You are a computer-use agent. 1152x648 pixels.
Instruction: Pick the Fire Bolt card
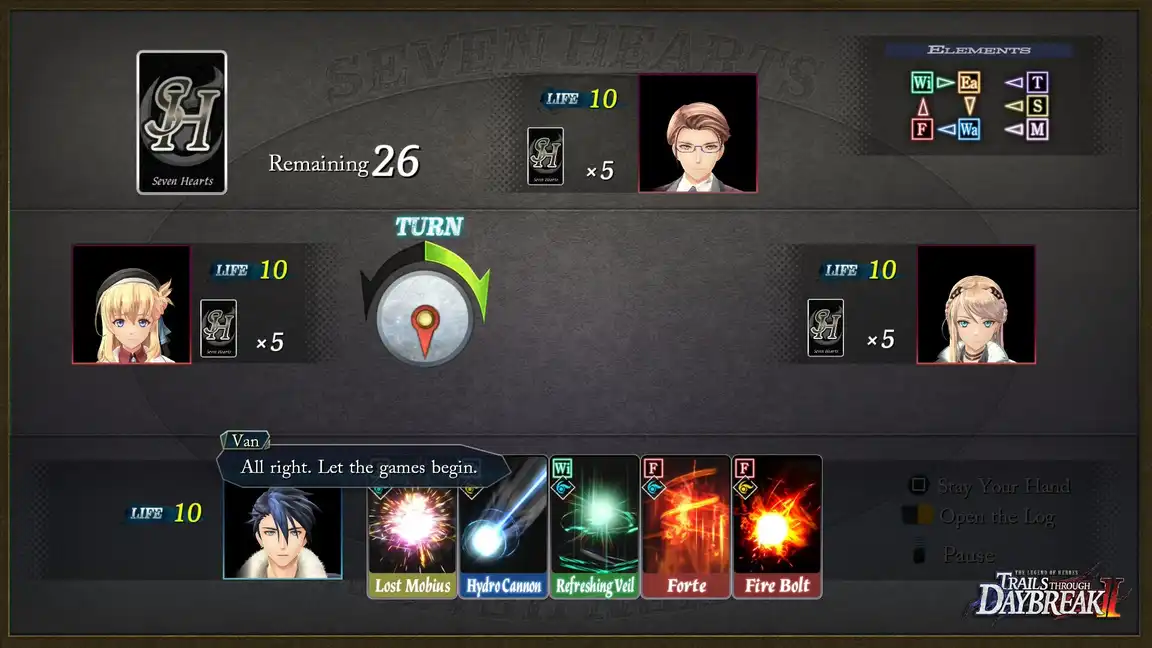pos(777,530)
